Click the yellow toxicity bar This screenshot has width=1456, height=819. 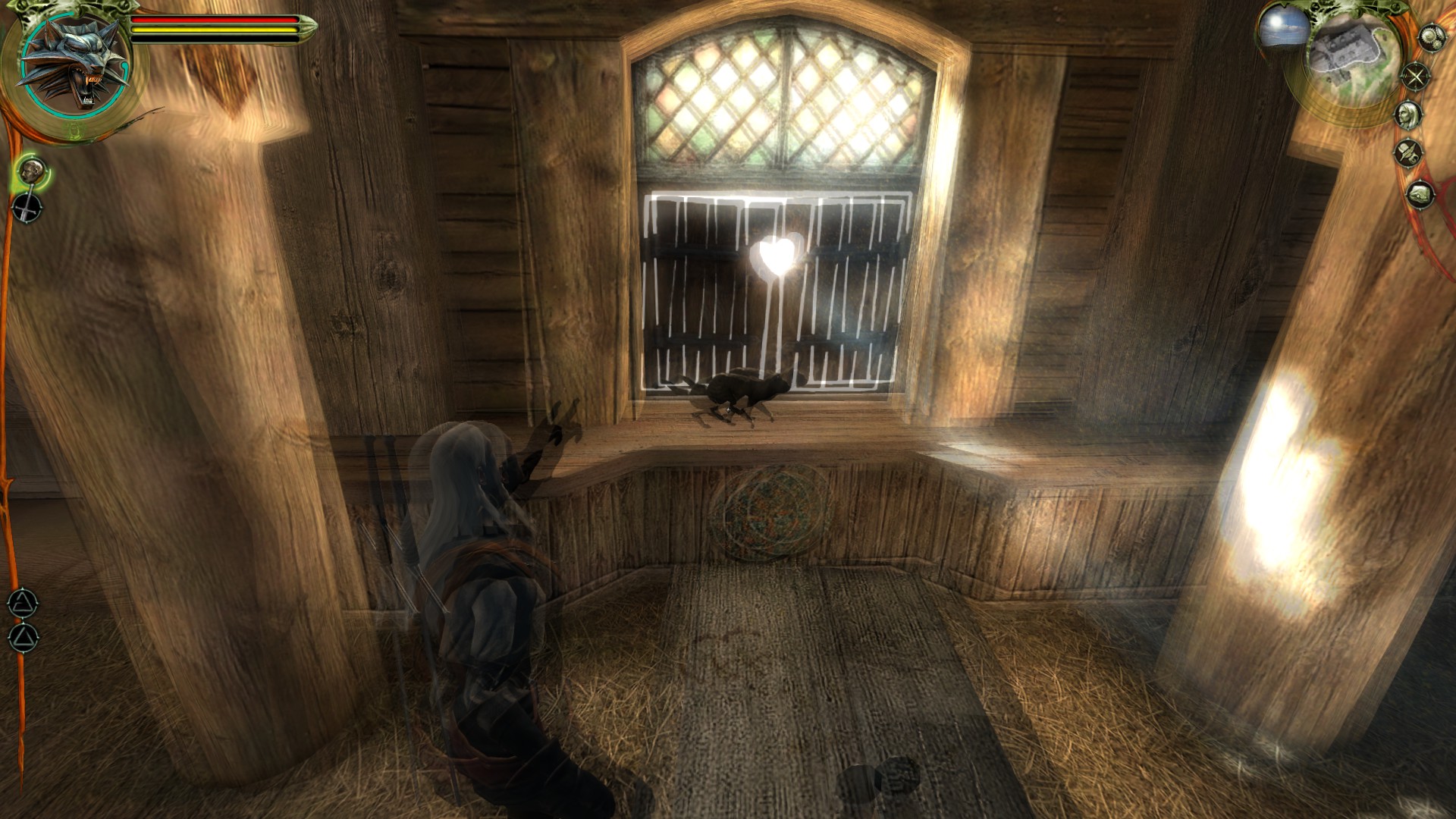pyautogui.click(x=213, y=30)
